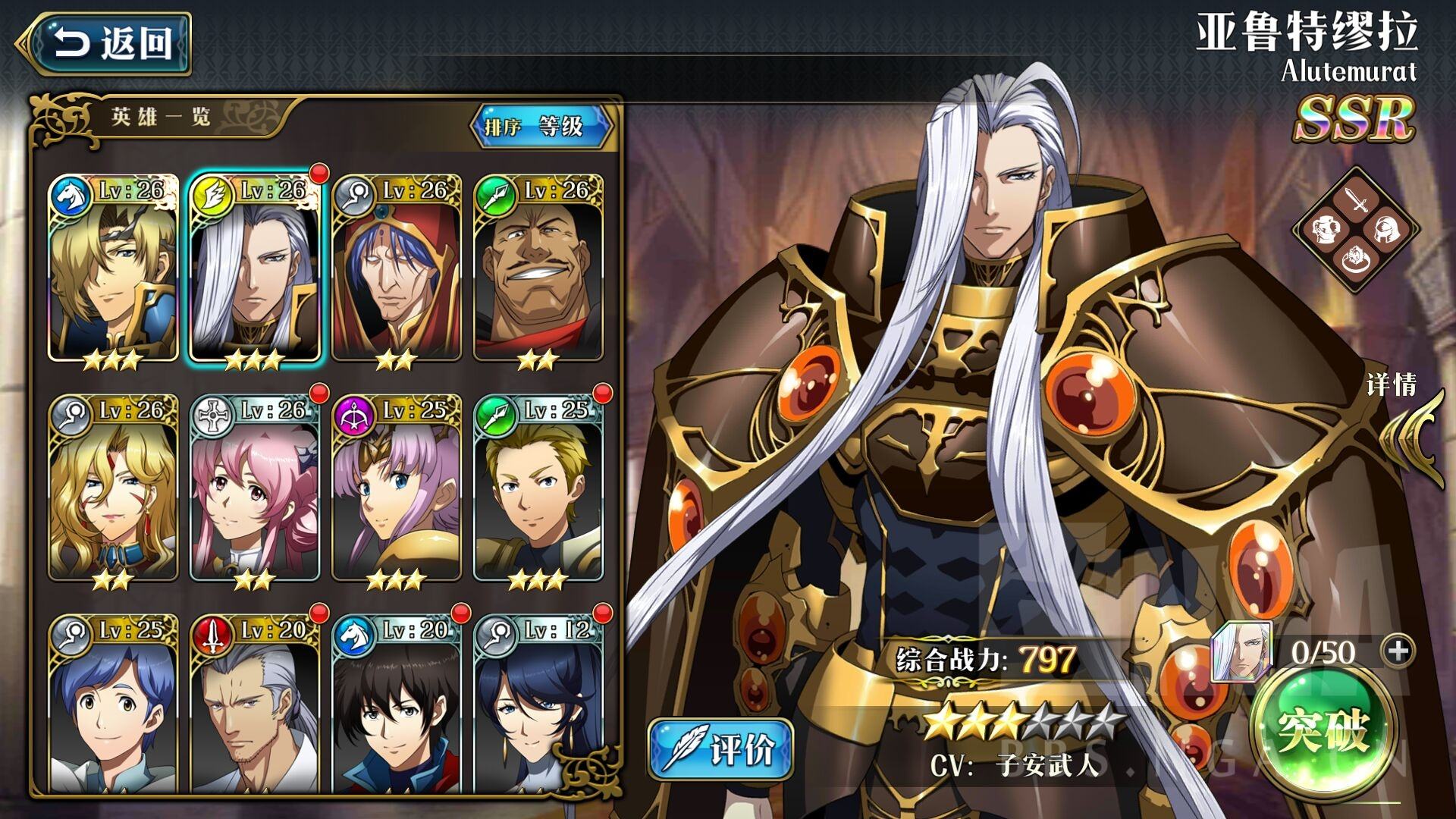Viewport: 1456px width, 819px height.
Task: Select the purple-haired archer hero card
Action: (x=397, y=489)
